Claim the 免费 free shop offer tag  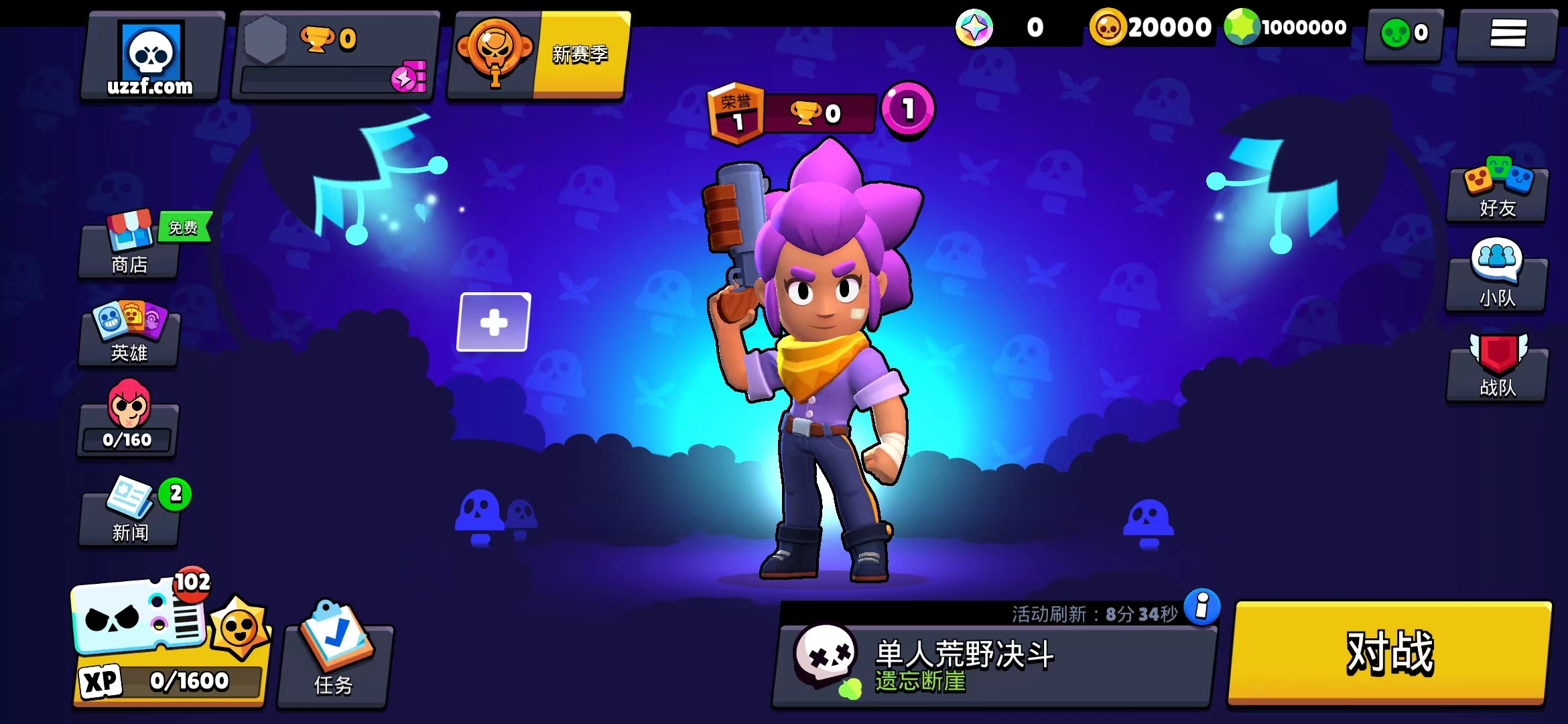point(183,227)
